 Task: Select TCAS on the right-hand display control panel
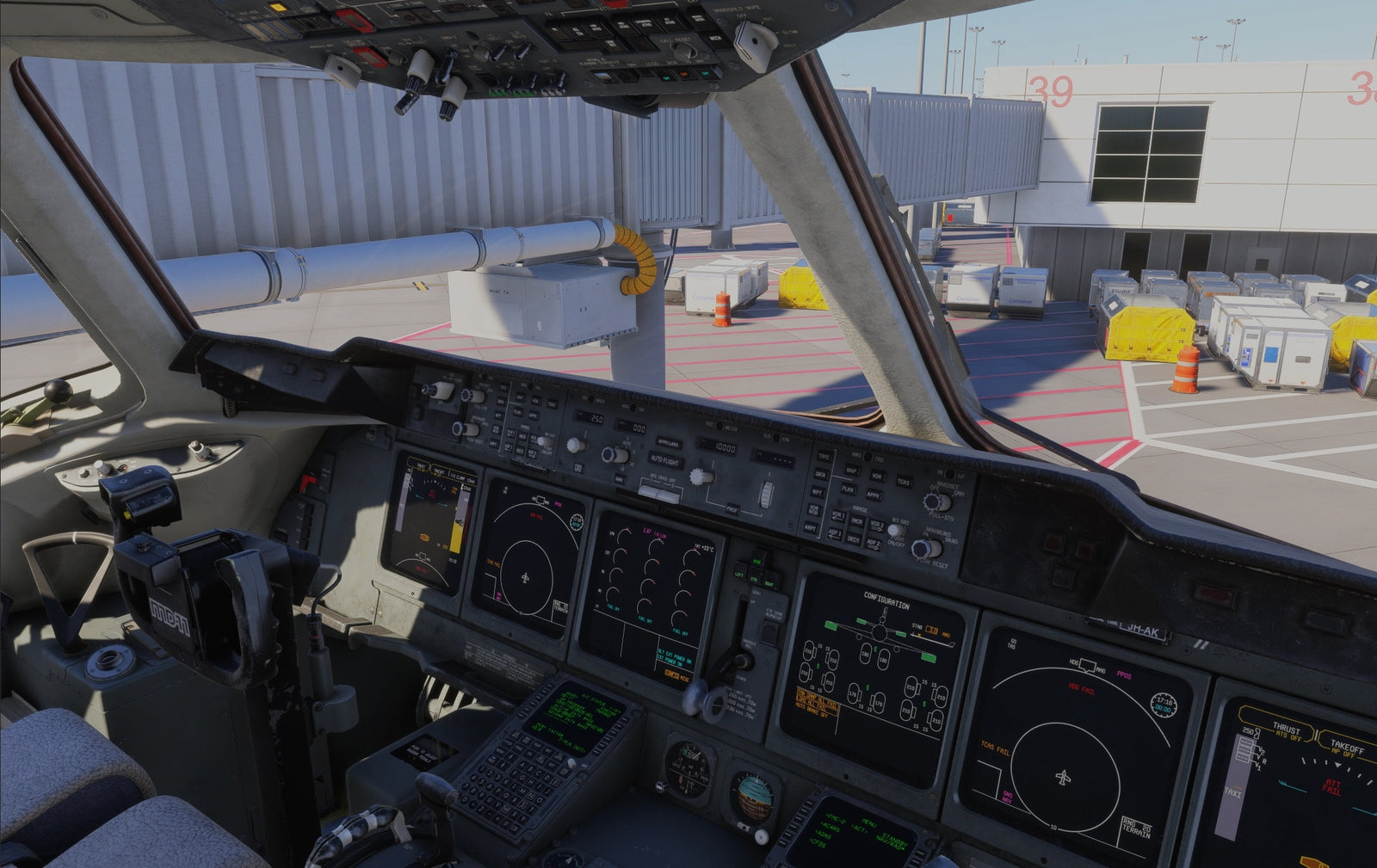[x=903, y=482]
